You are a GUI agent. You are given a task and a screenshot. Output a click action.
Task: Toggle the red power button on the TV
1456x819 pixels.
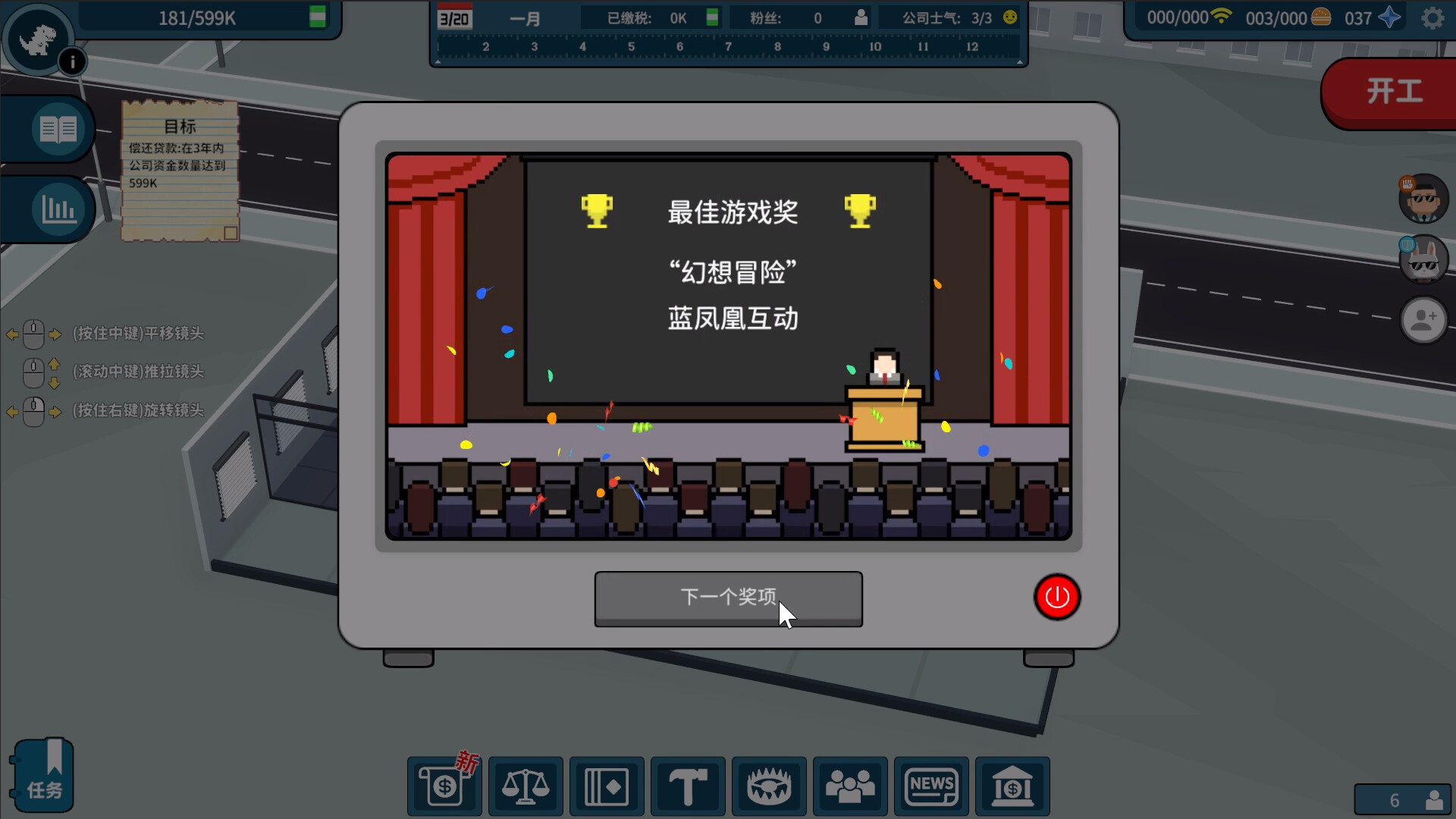pyautogui.click(x=1058, y=598)
